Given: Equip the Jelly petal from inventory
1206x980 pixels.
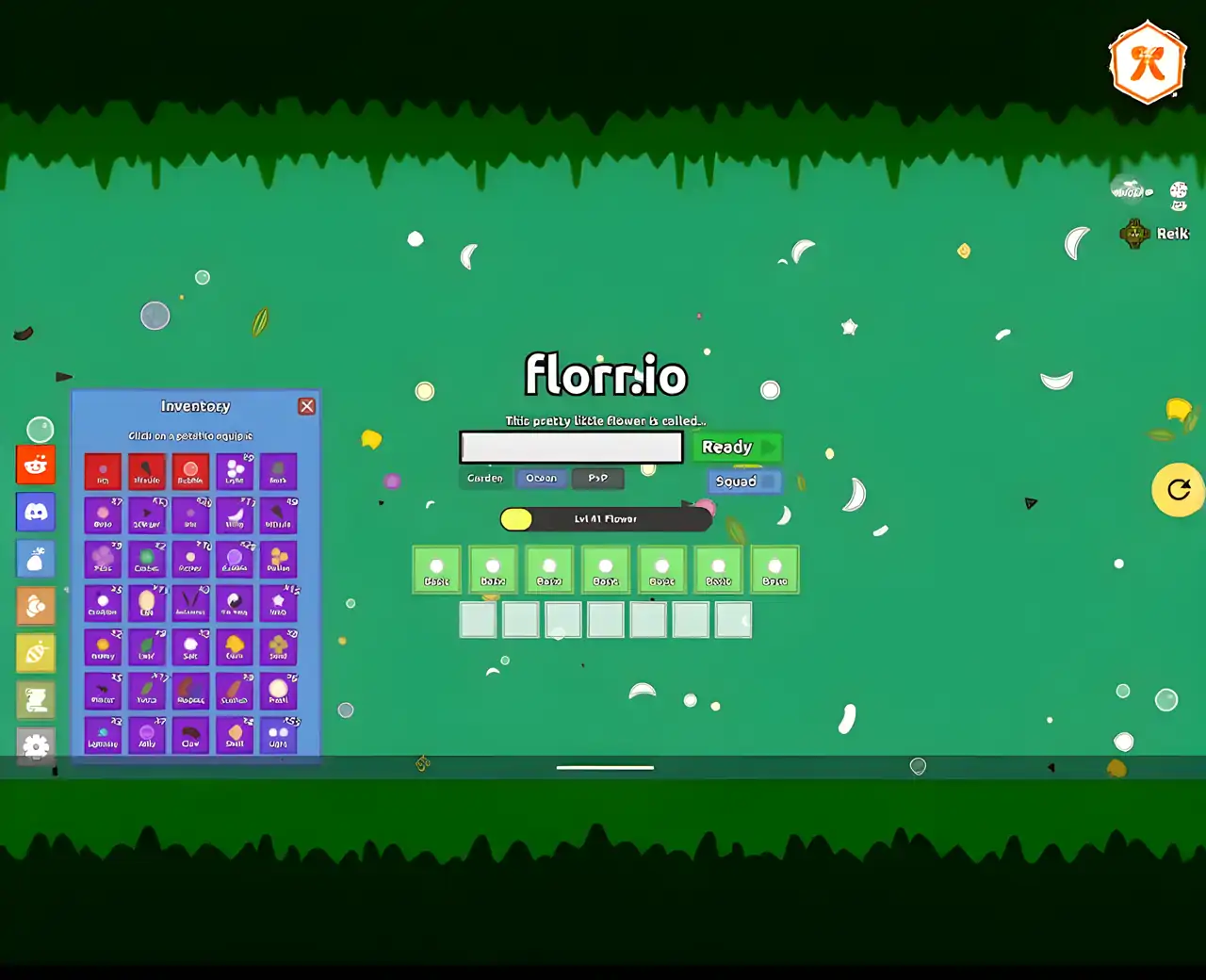Looking at the screenshot, I should (147, 735).
